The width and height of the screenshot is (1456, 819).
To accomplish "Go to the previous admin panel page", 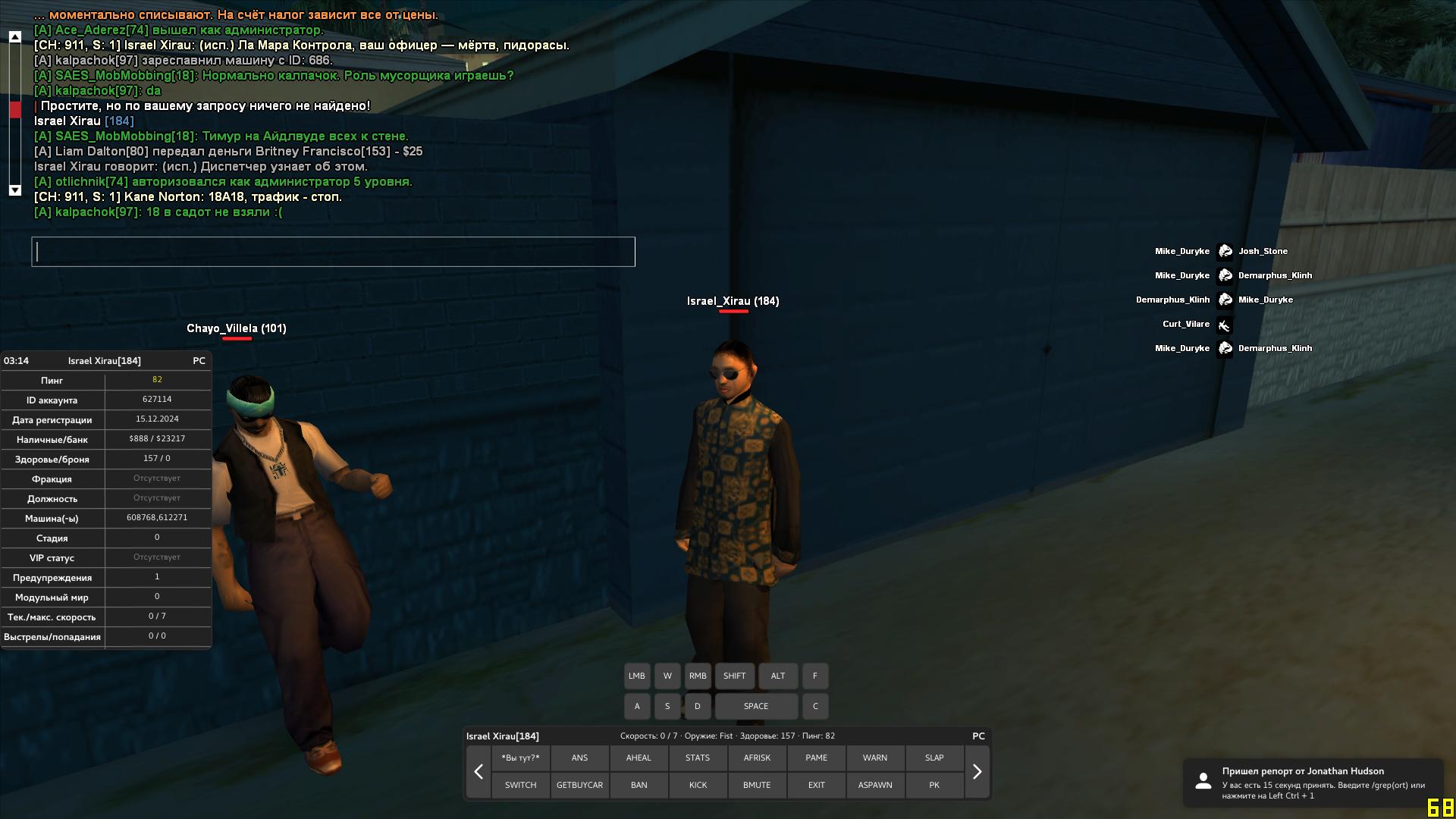I will point(479,772).
